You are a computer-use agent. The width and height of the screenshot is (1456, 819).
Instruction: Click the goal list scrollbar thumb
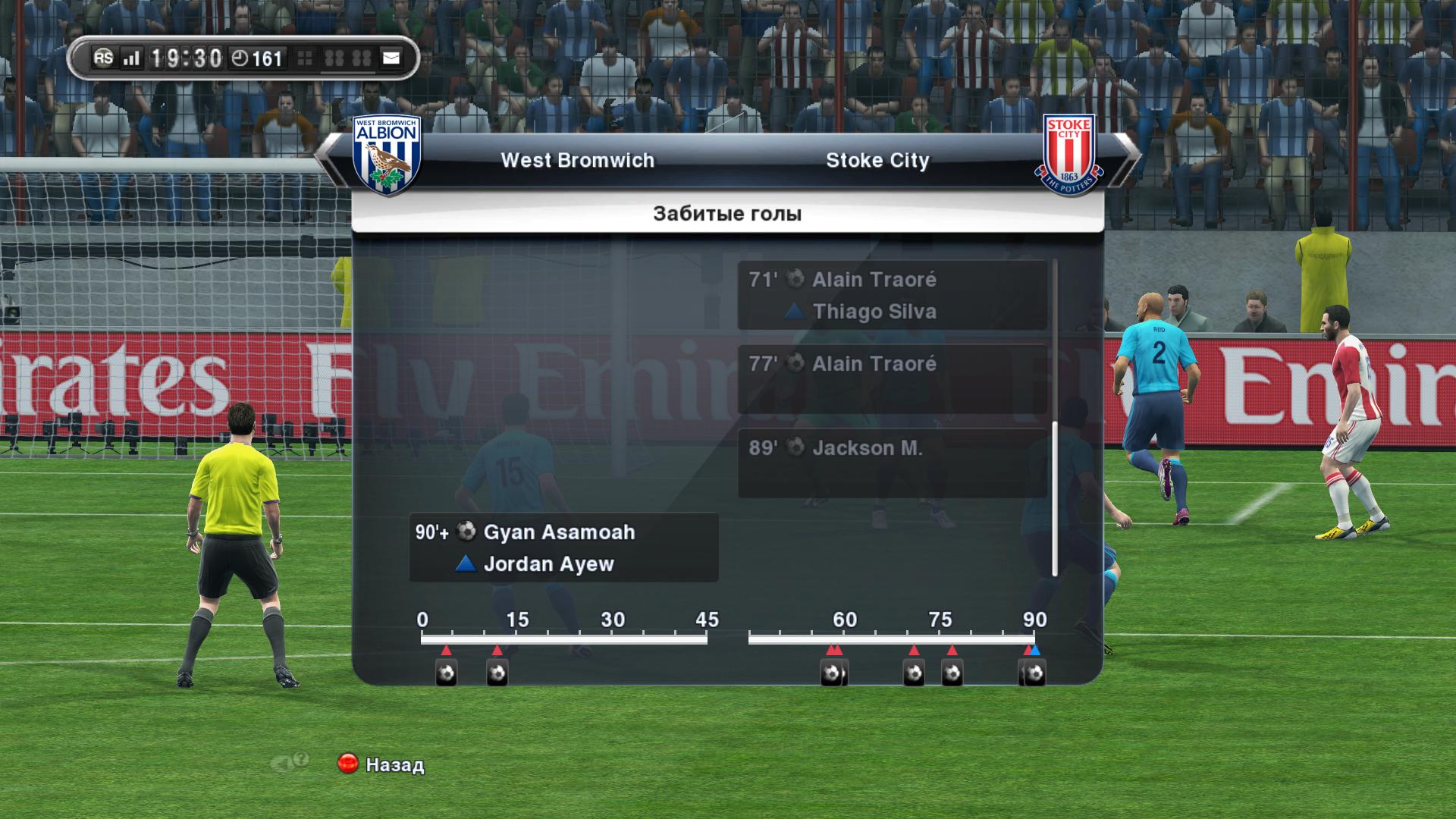1054,499
